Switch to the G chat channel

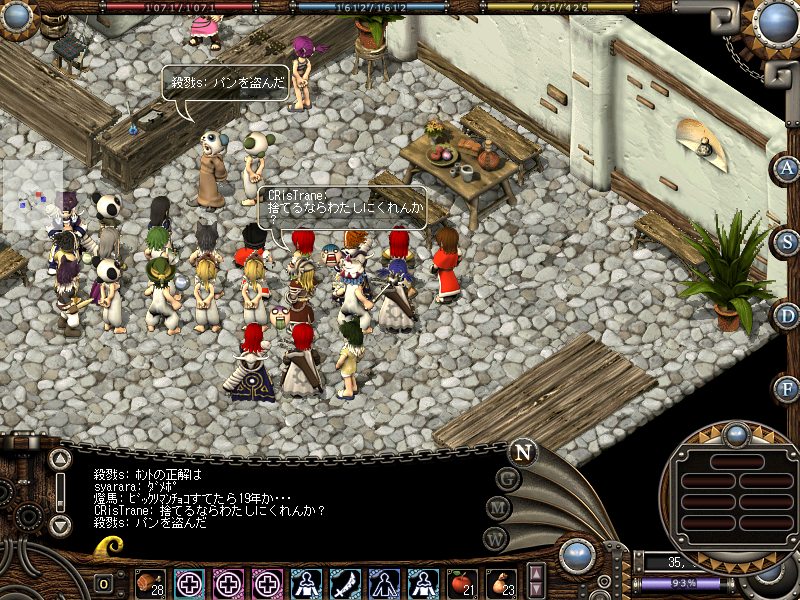[508, 479]
